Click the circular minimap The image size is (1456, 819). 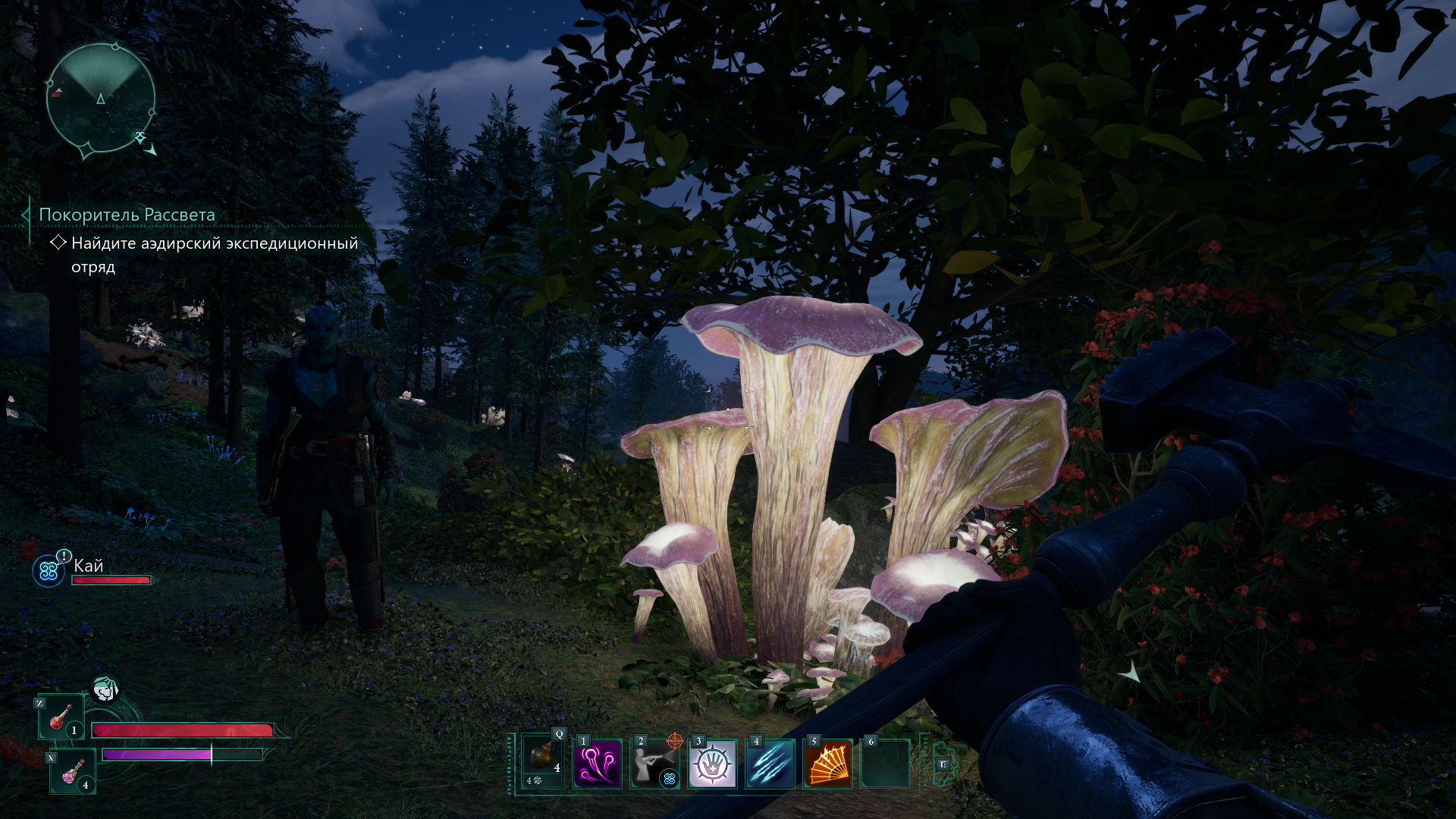point(101,99)
